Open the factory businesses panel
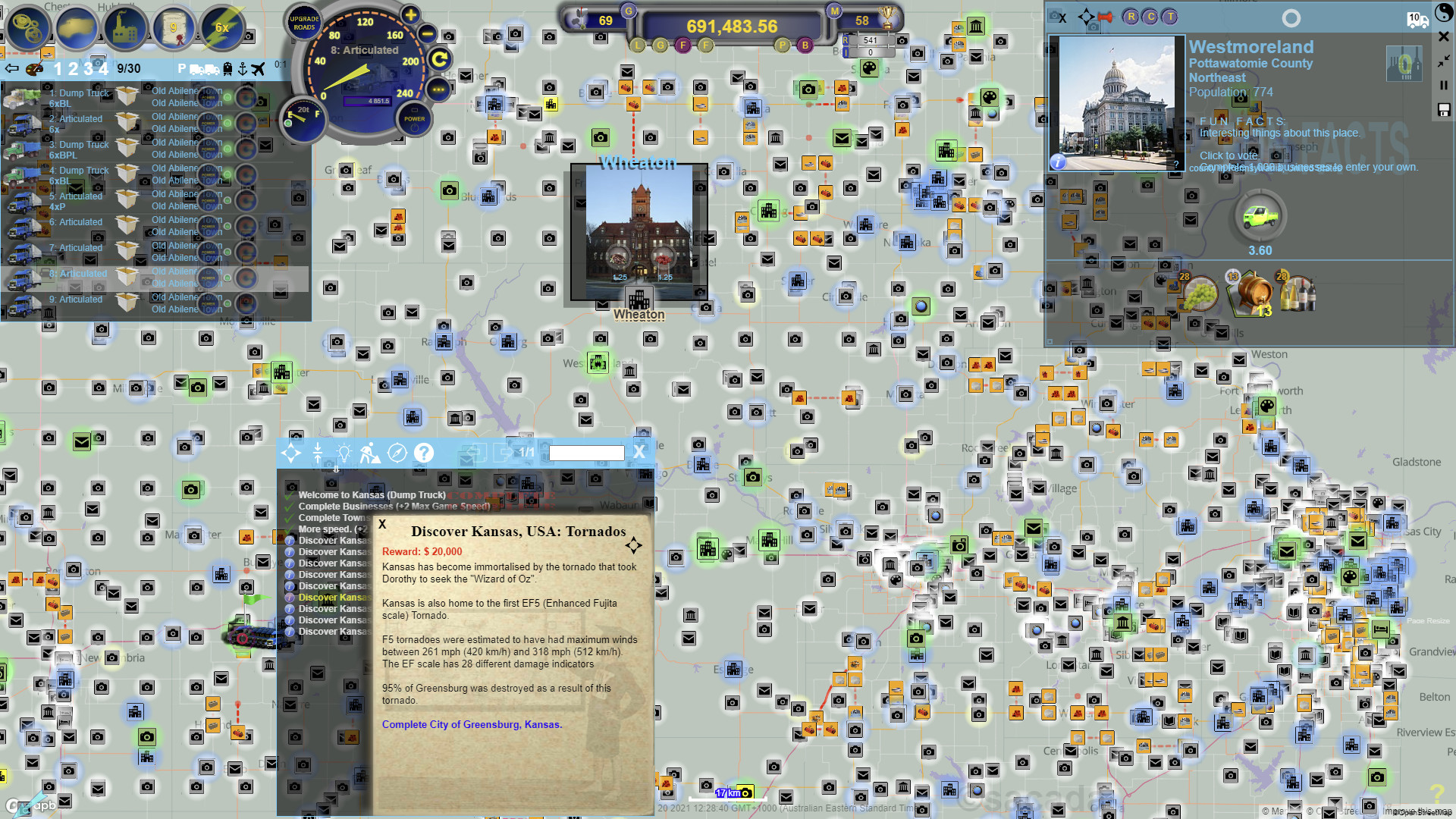This screenshot has width=1456, height=819. pyautogui.click(x=126, y=28)
